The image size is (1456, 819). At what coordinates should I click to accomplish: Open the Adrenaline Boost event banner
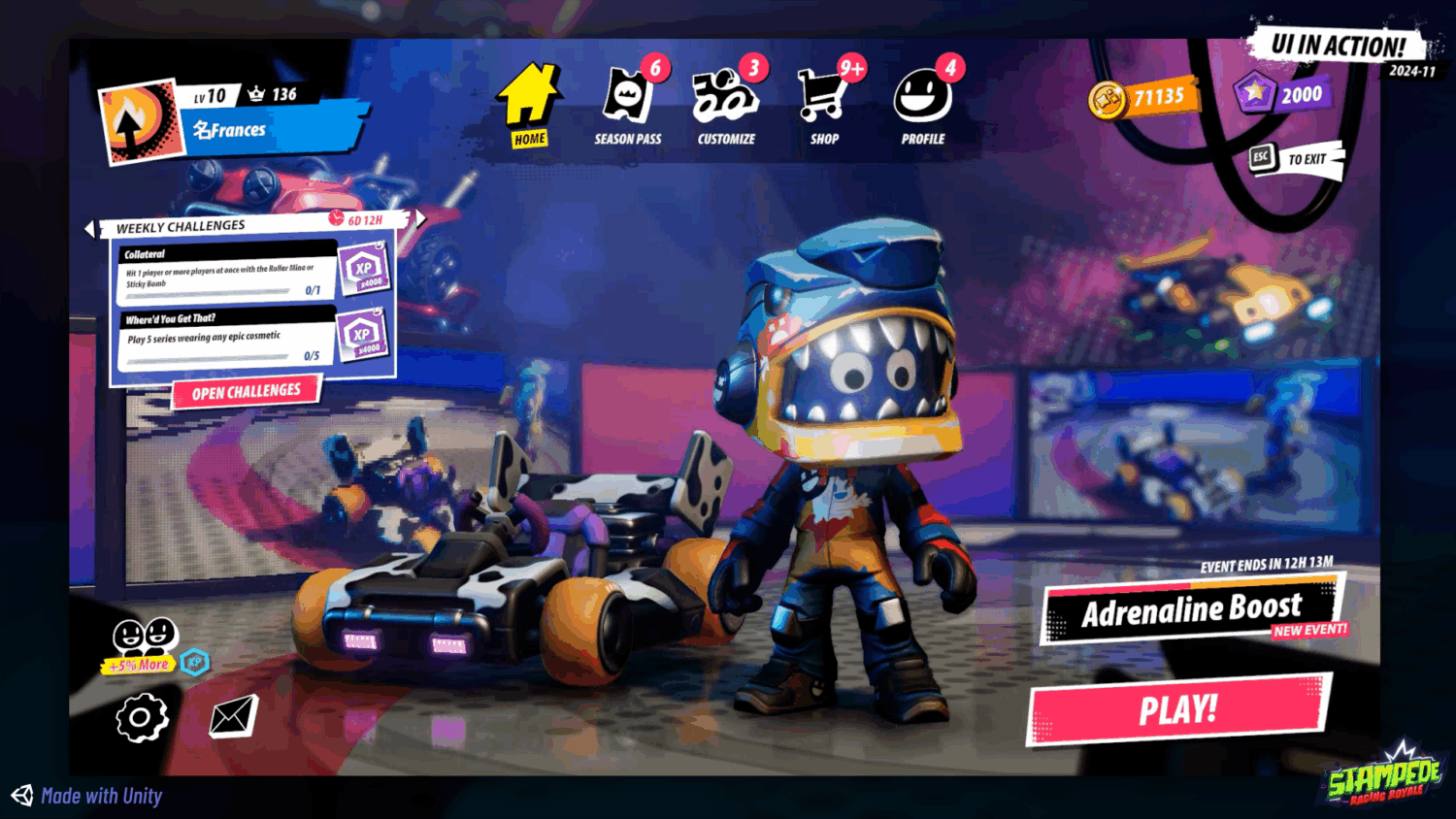pyautogui.click(x=1191, y=609)
